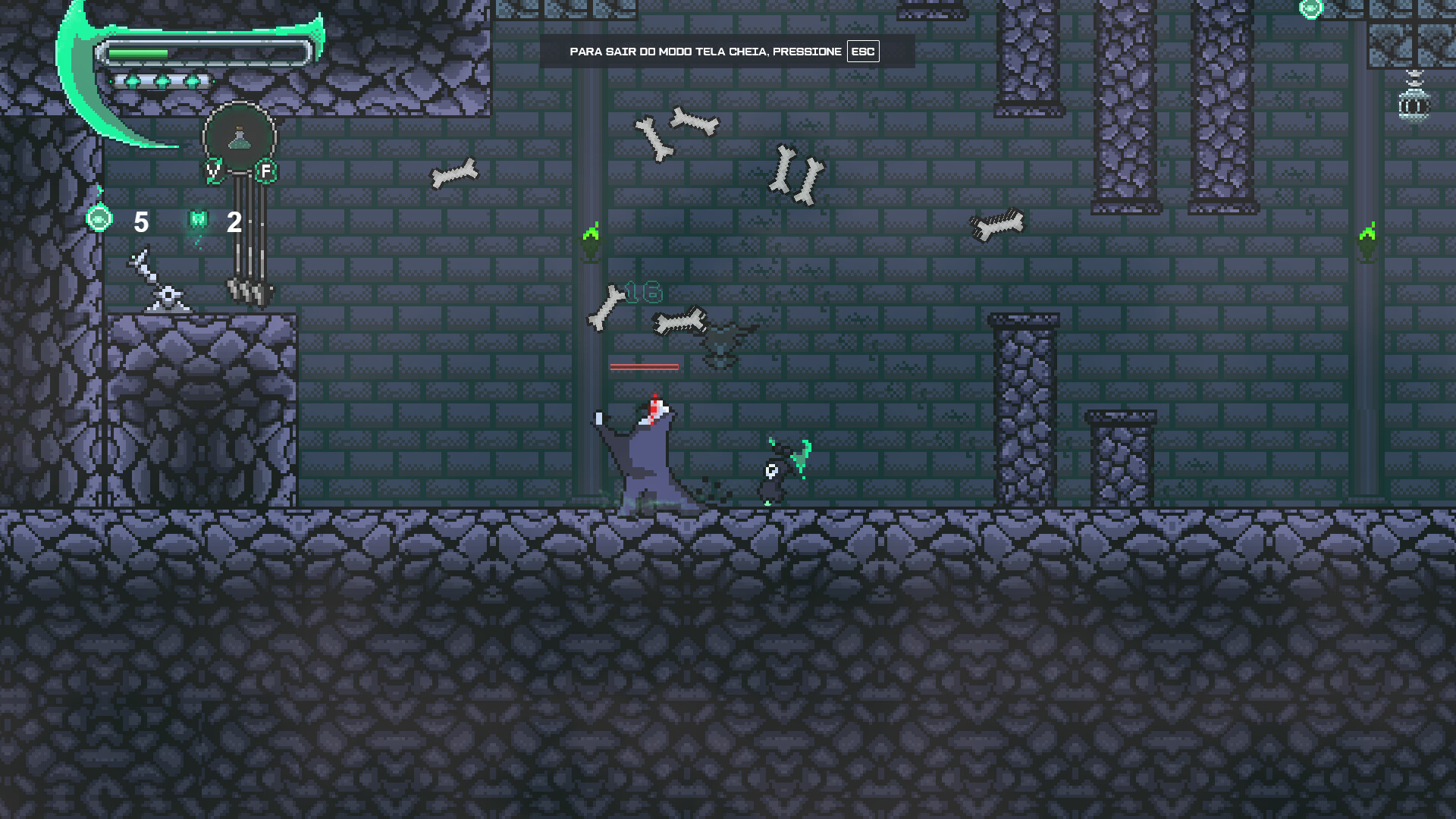
Task: Select the damage number 16 above the bones
Action: pos(643,290)
